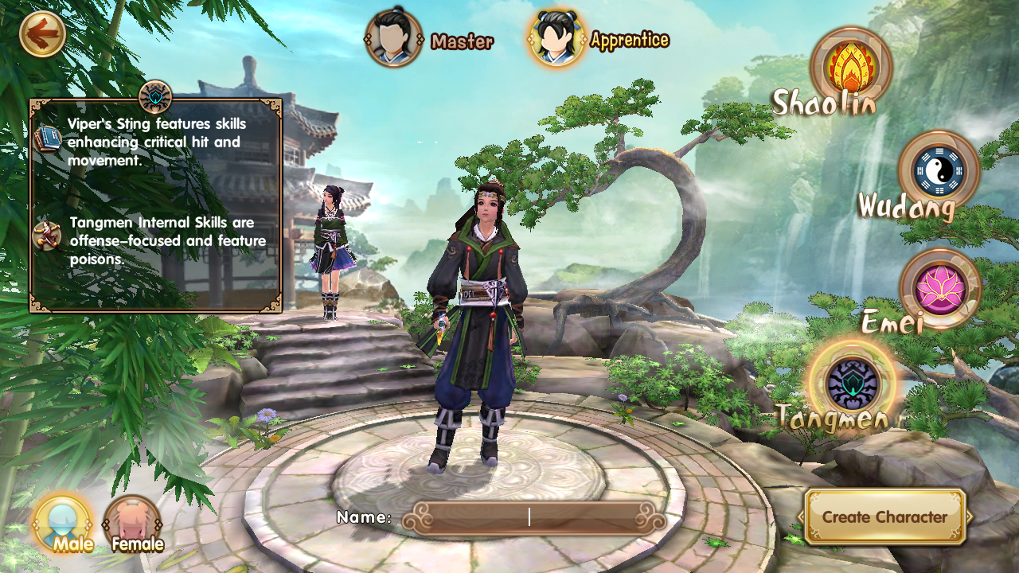Select the Master portrait option
Screen dimensions: 1019x573
pyautogui.click(x=393, y=39)
